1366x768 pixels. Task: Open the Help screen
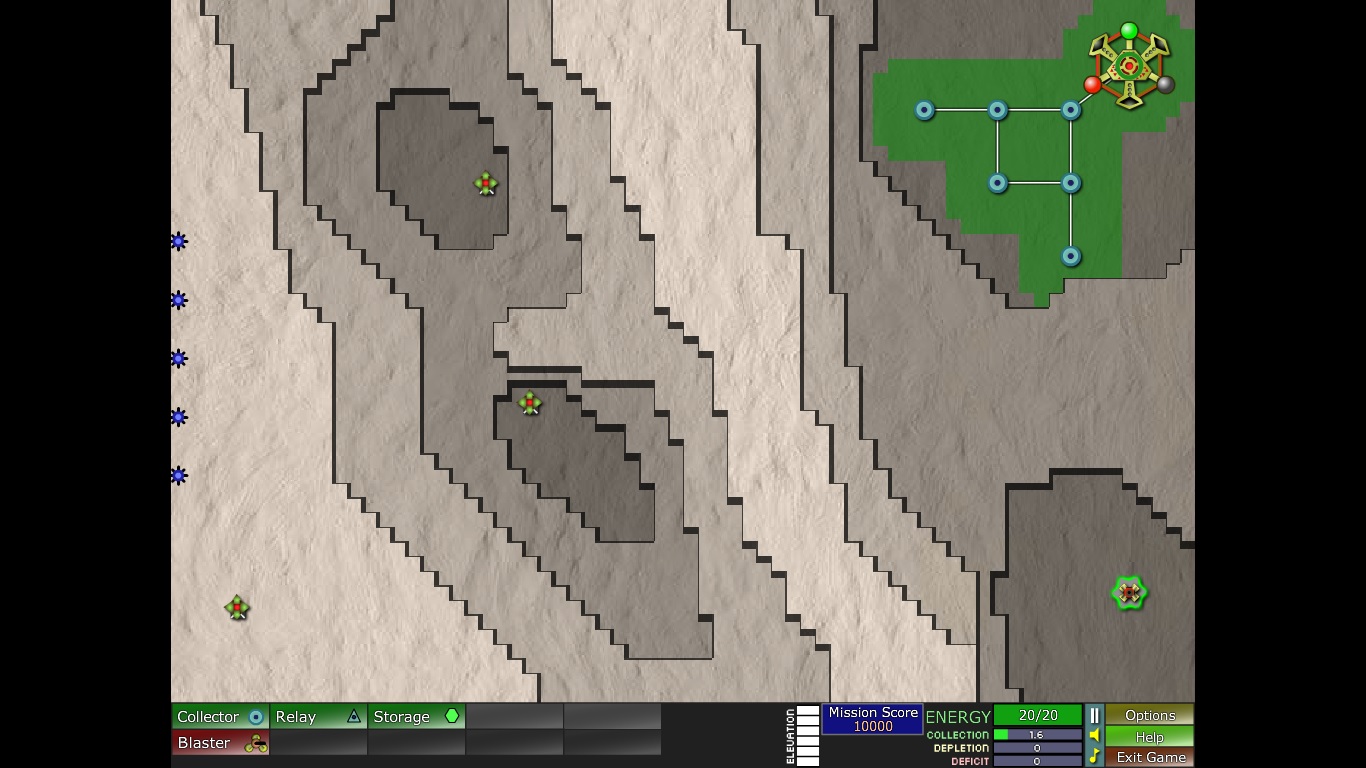pyautogui.click(x=1150, y=736)
